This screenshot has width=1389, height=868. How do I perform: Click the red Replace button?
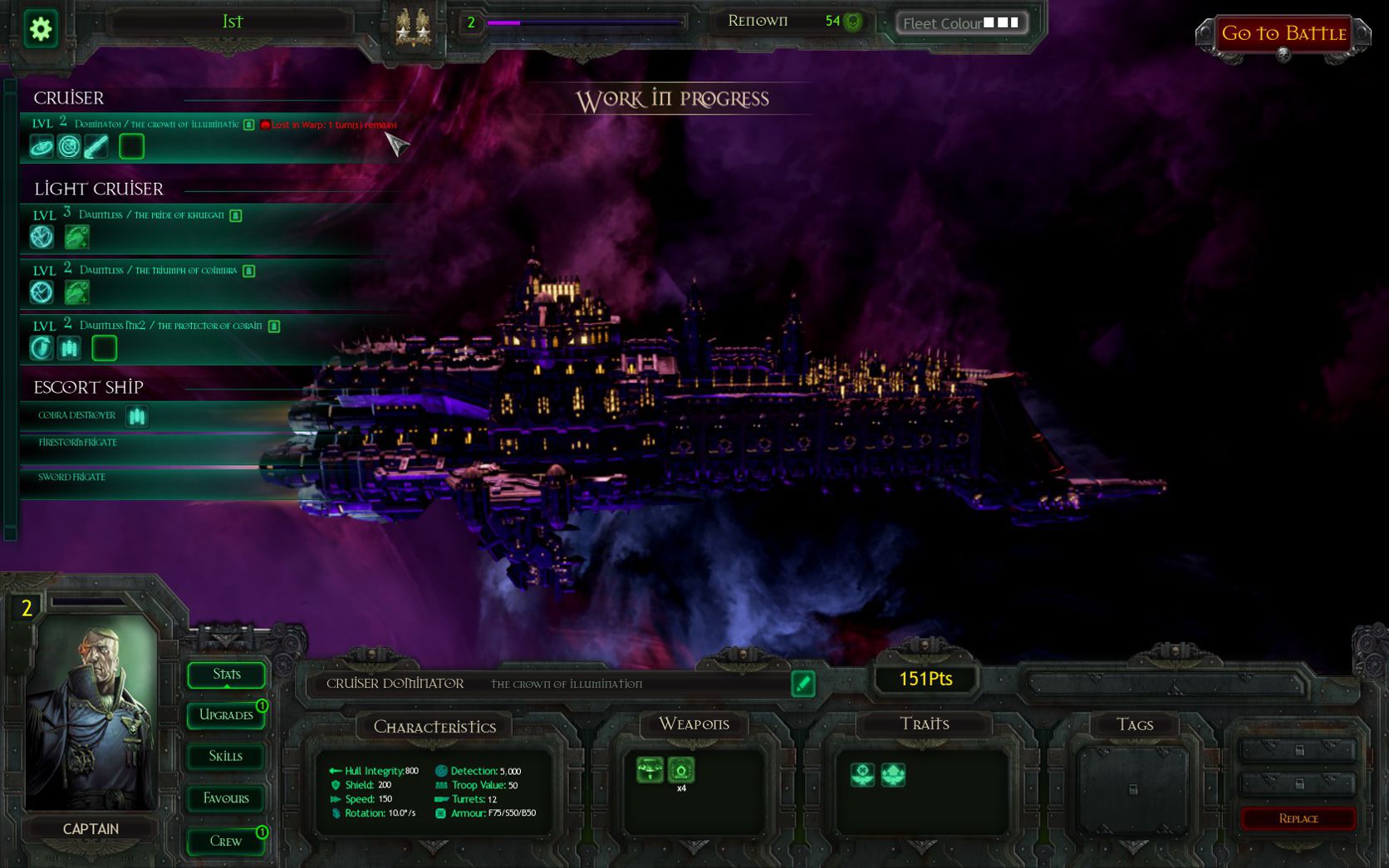click(1298, 819)
